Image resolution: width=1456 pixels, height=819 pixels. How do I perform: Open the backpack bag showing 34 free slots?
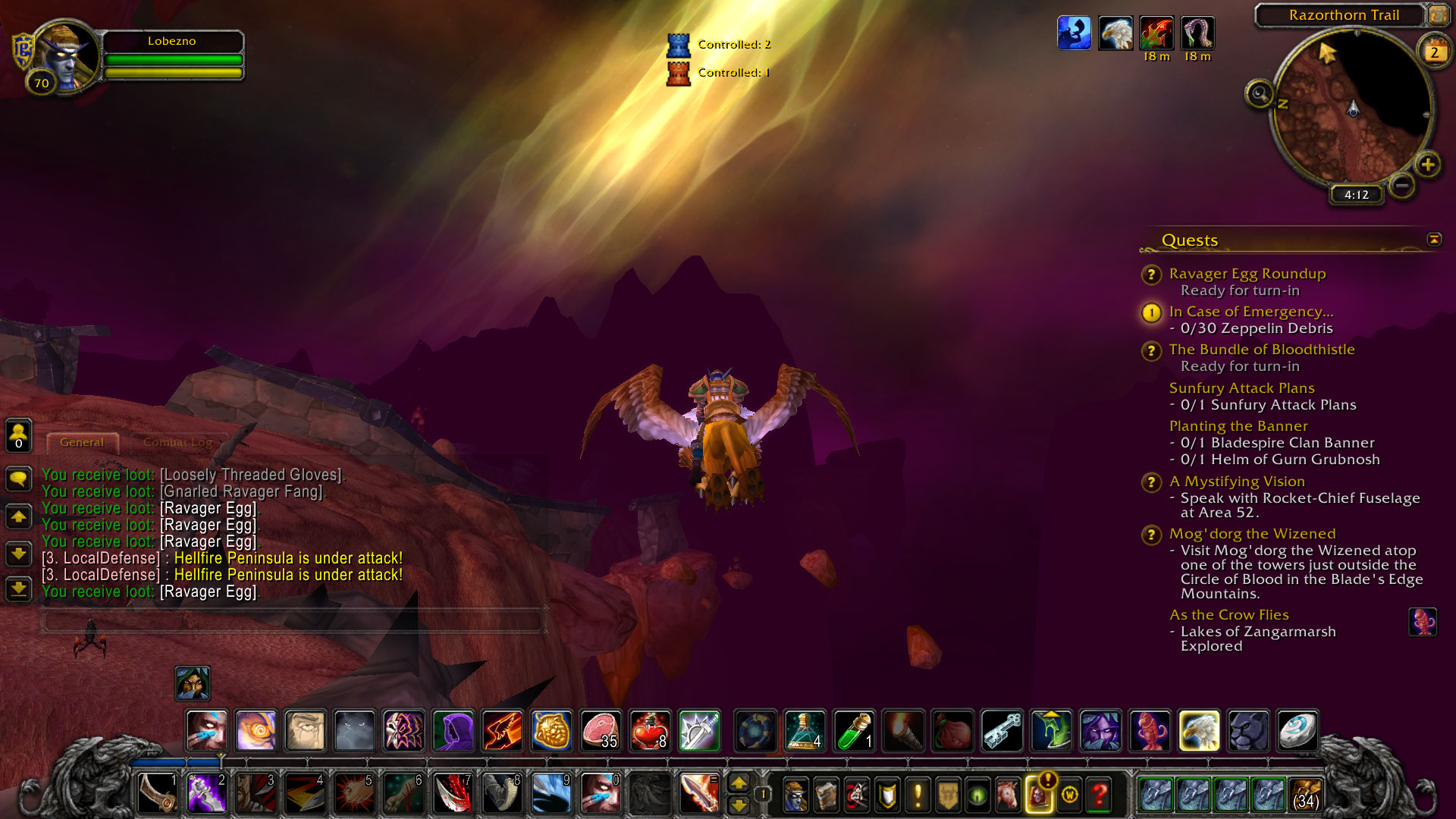[x=1305, y=795]
